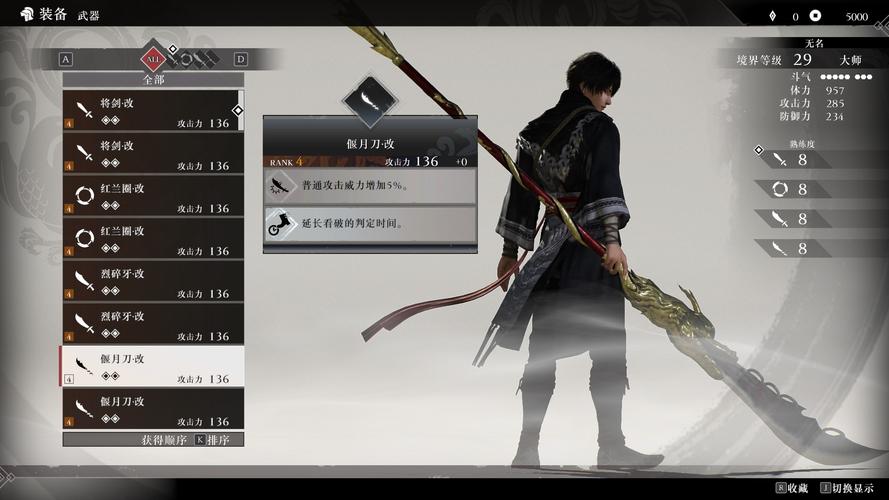Image resolution: width=889 pixels, height=500 pixels.
Task: Switch to the red ALL weapons tab
Action: 152,58
